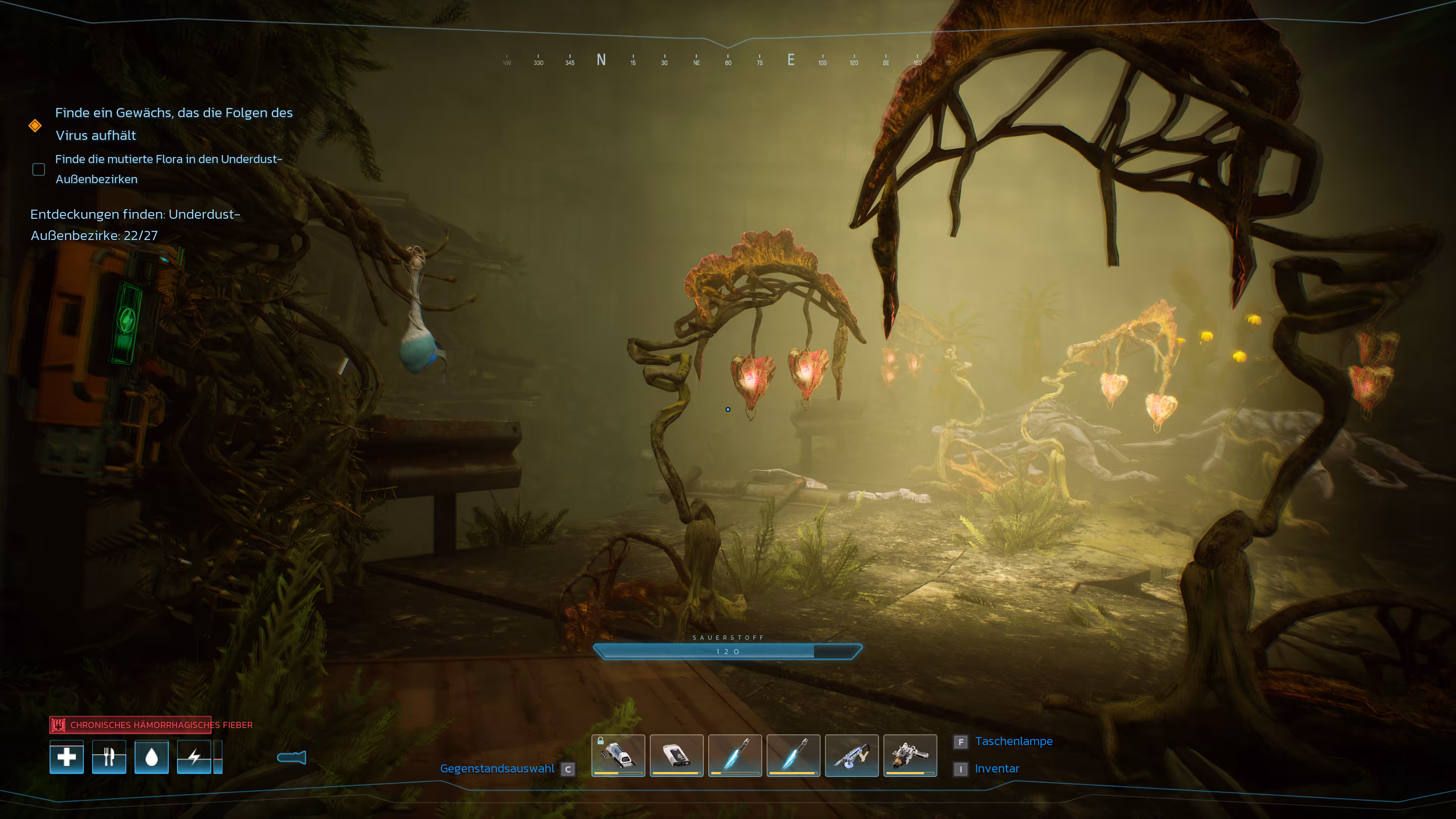
Task: Toggle the flashlight indicator icon
Action: click(x=292, y=758)
